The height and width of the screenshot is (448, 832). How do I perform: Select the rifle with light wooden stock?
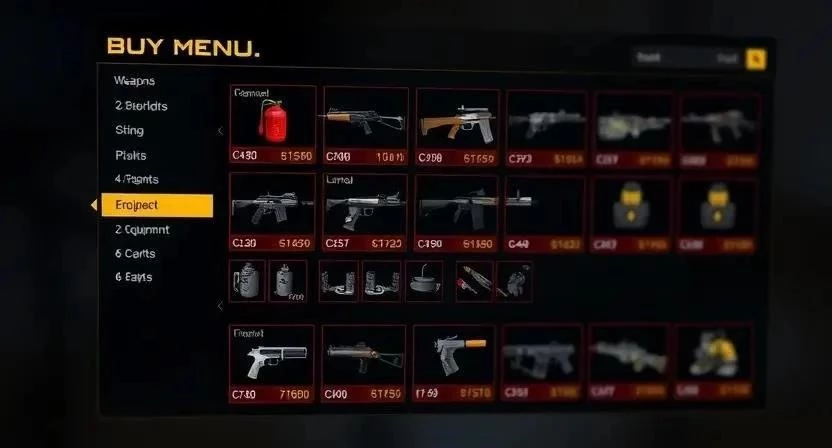pyautogui.click(x=456, y=124)
